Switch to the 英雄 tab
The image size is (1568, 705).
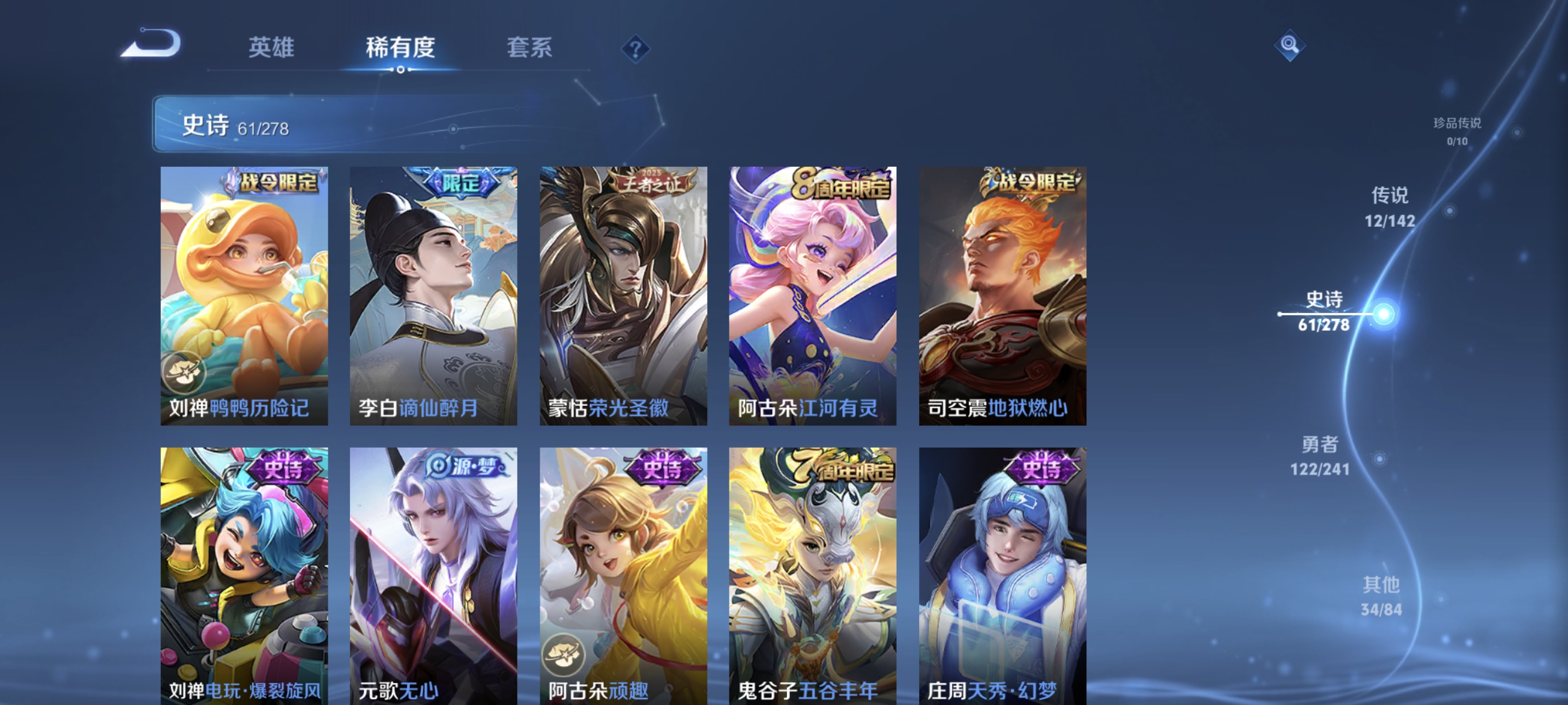click(271, 49)
